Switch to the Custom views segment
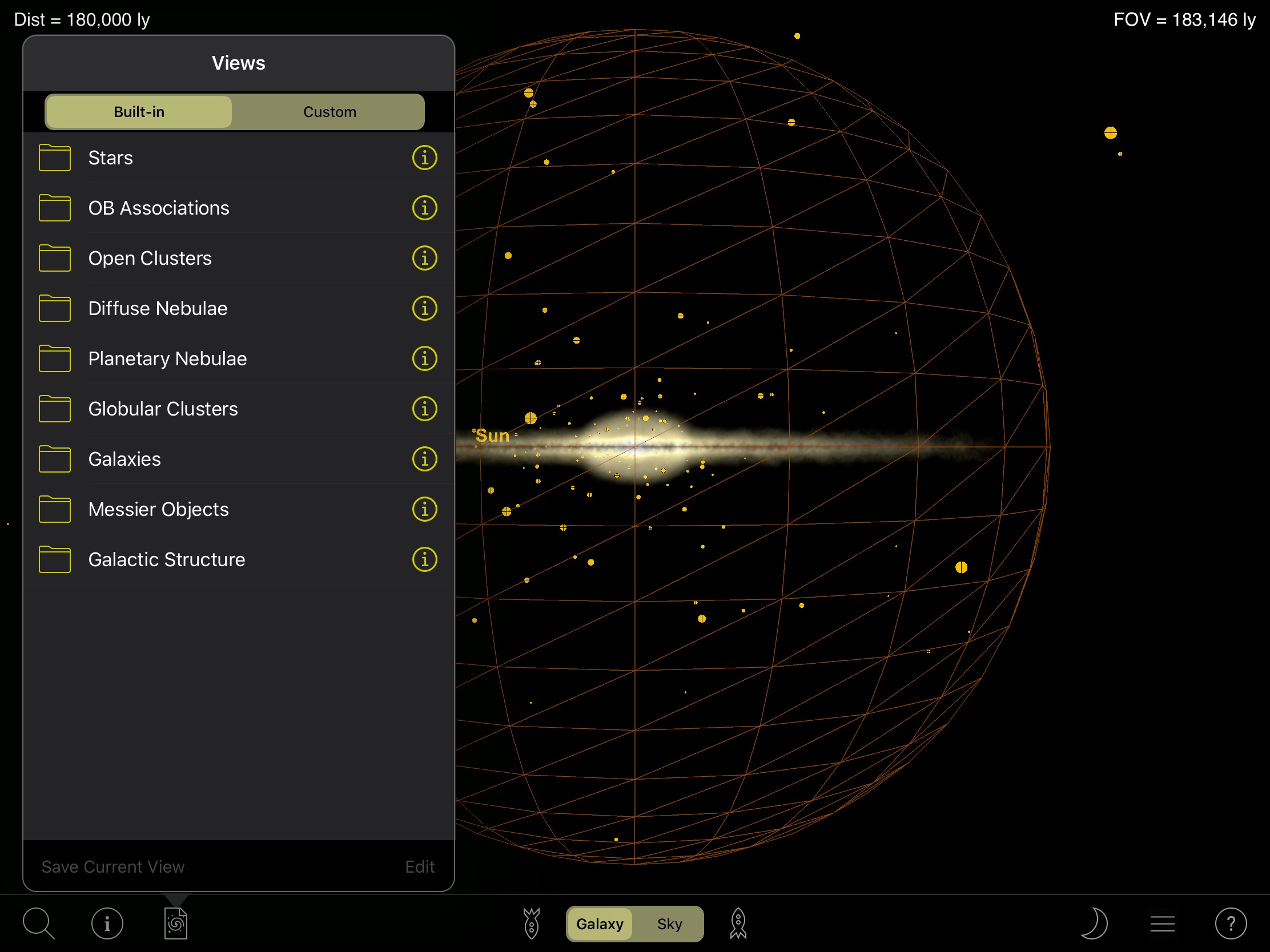1270x952 pixels. (329, 111)
